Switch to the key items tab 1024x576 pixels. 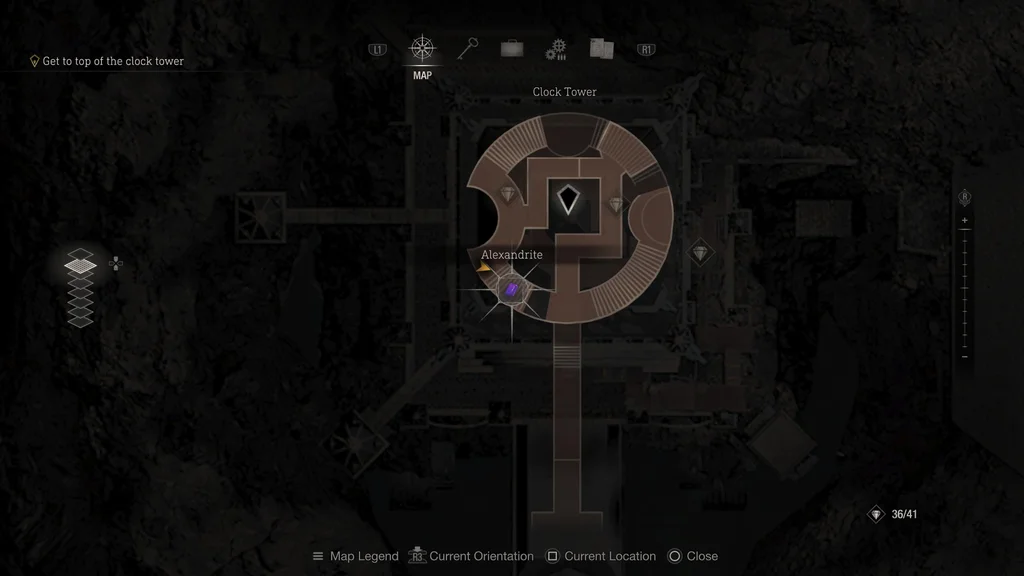coord(467,48)
